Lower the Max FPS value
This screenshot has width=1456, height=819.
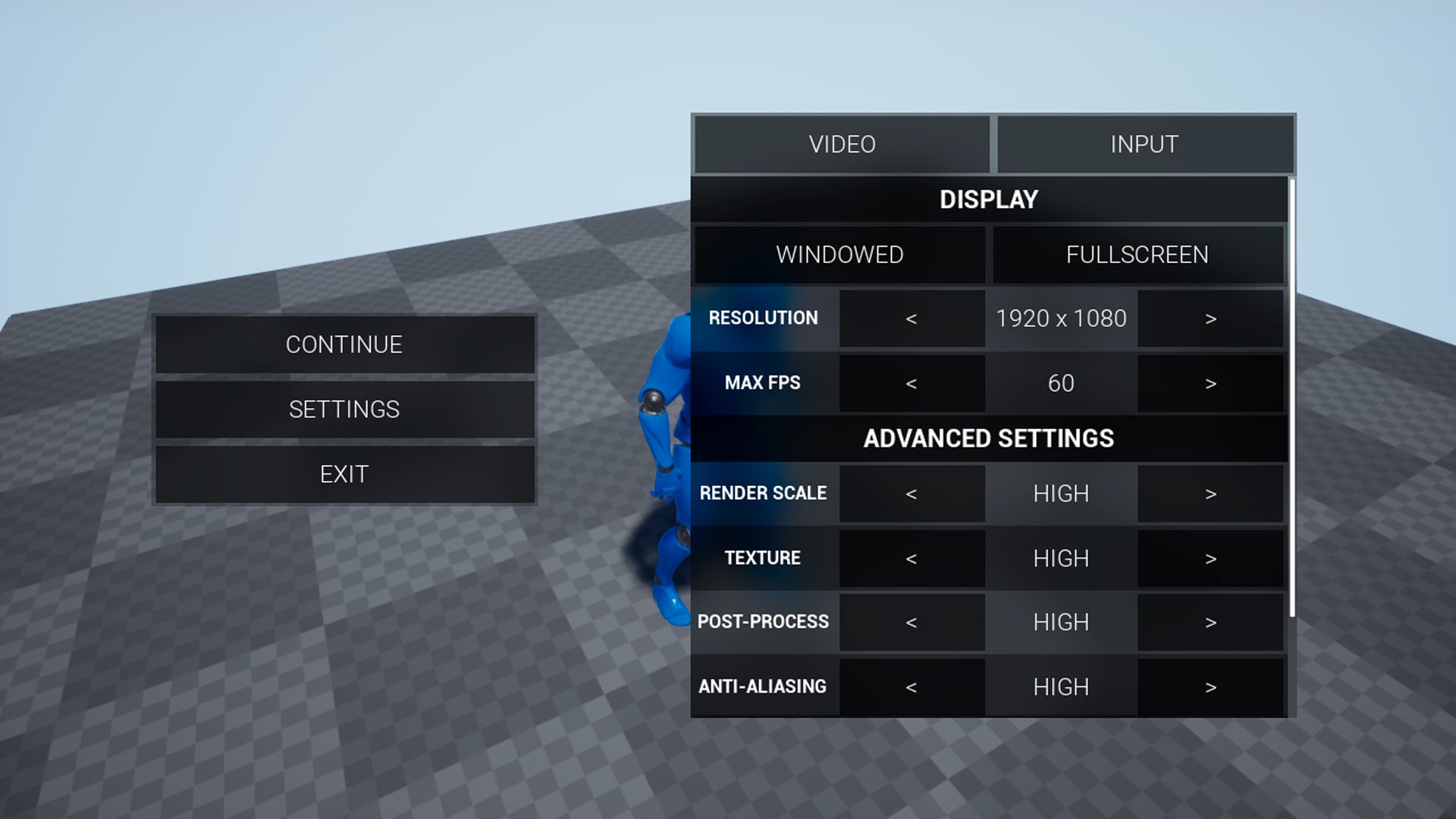[912, 383]
